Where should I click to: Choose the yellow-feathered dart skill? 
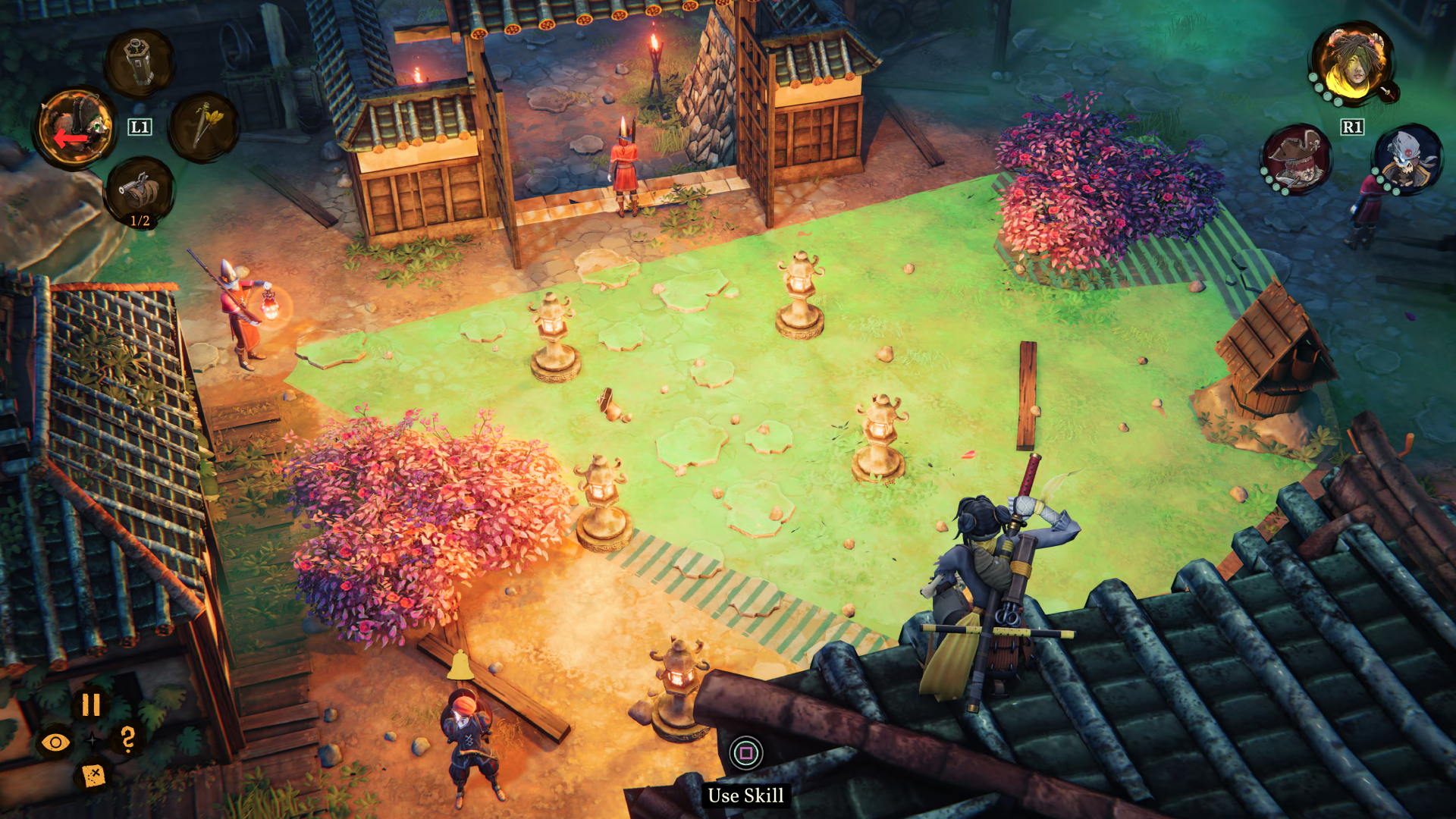(x=204, y=126)
